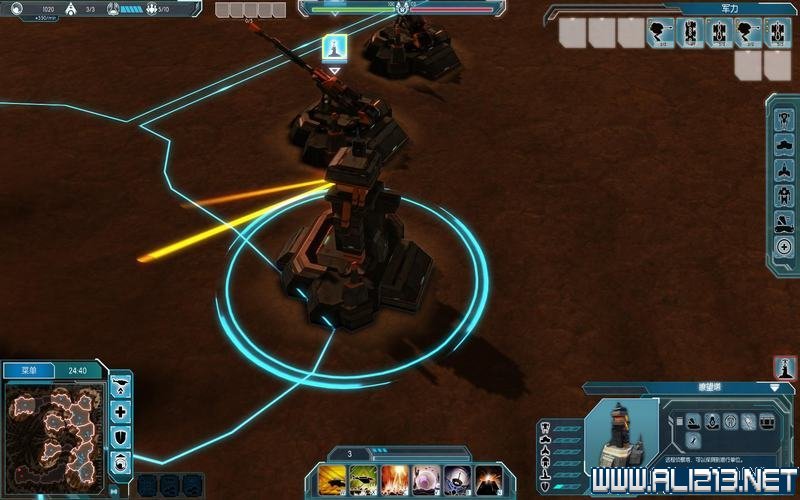The width and height of the screenshot is (800, 500).
Task: Collapse the unit info panel arrow
Action: pyautogui.click(x=774, y=387)
